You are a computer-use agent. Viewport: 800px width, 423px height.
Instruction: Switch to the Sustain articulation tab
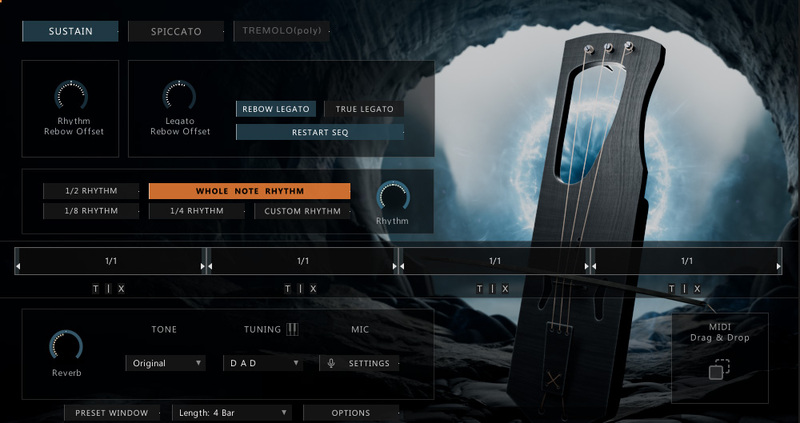click(x=70, y=31)
